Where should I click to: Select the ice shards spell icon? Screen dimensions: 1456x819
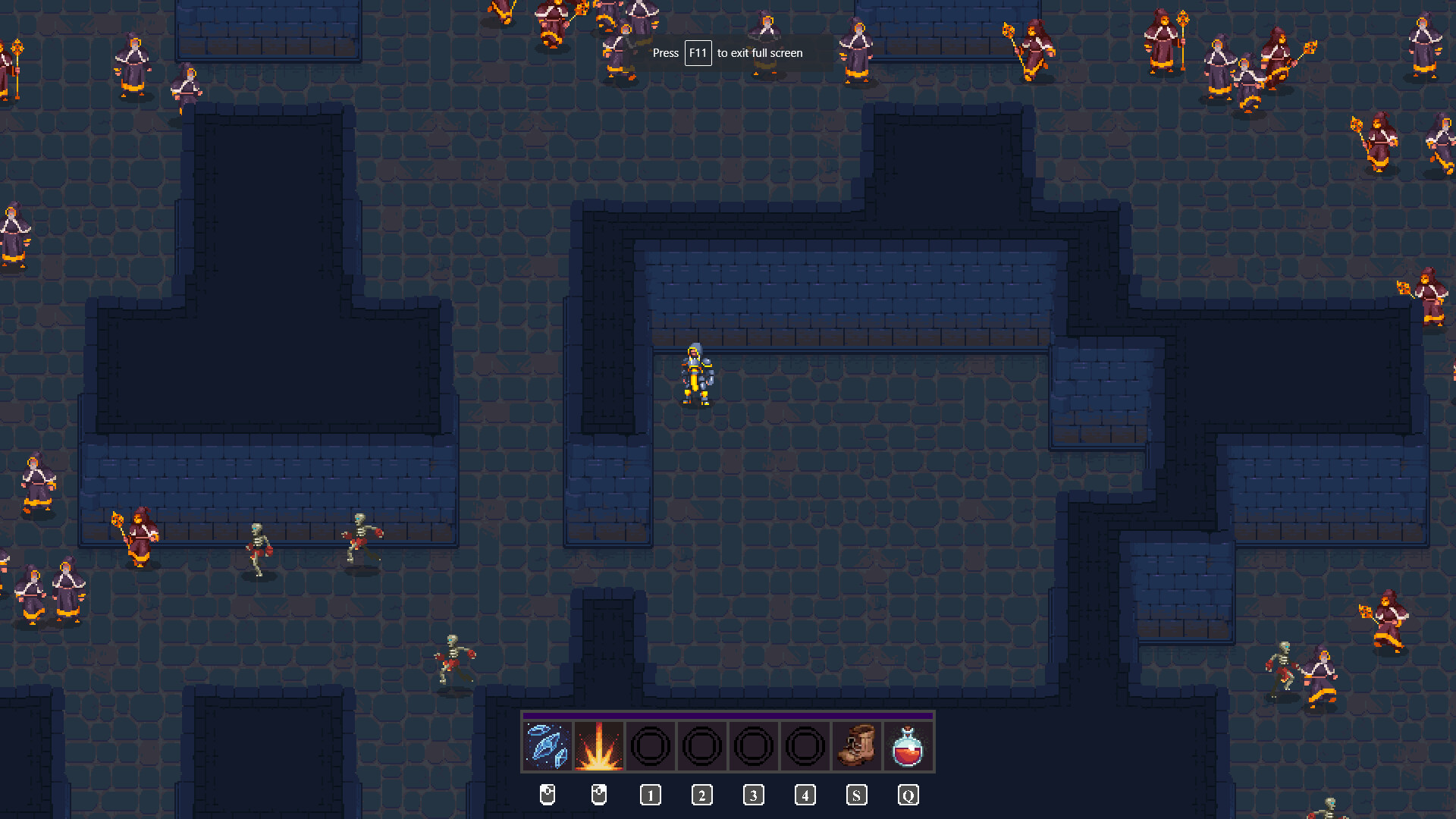pyautogui.click(x=548, y=745)
